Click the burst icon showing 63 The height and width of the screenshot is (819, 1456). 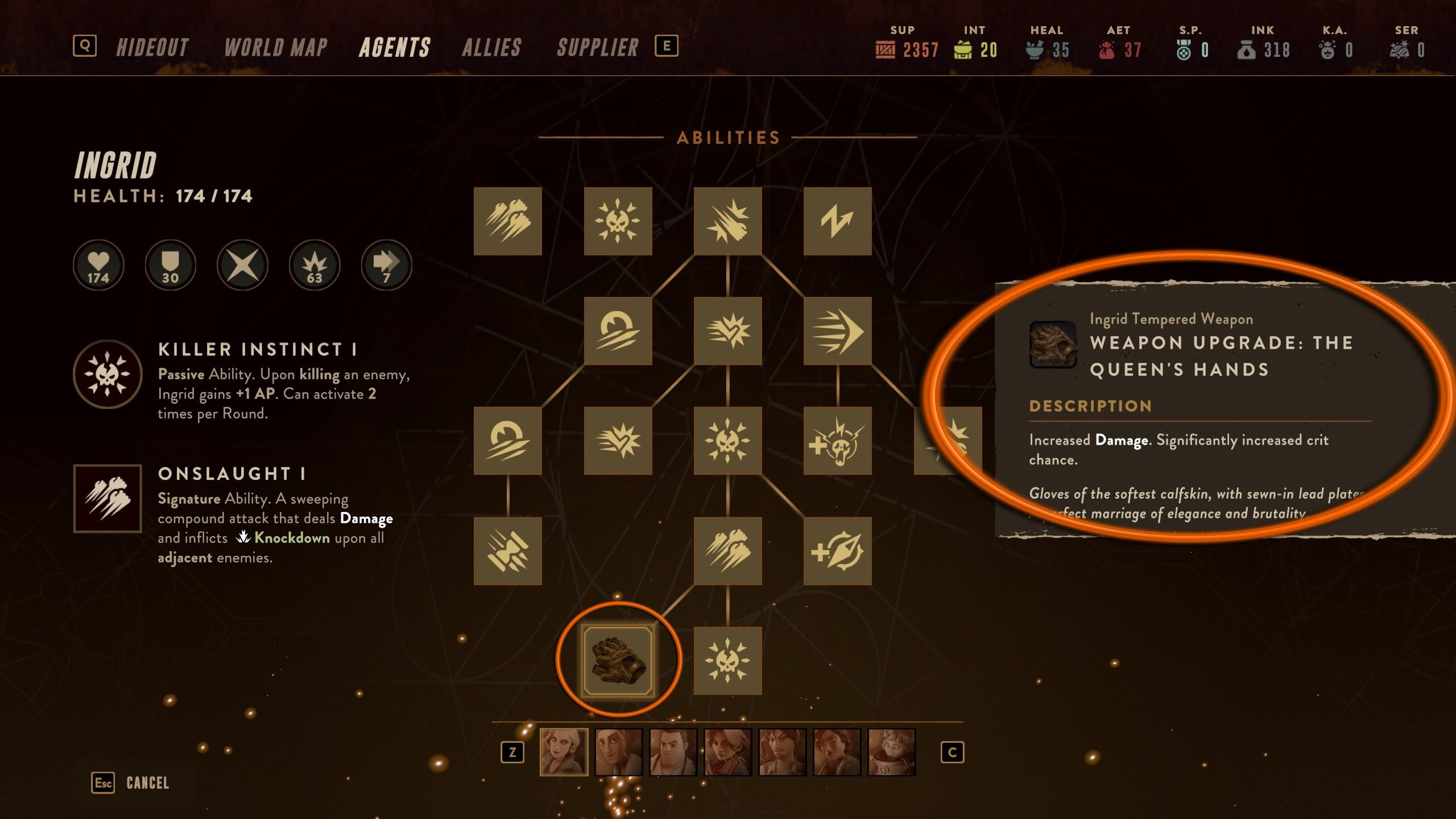click(x=314, y=264)
